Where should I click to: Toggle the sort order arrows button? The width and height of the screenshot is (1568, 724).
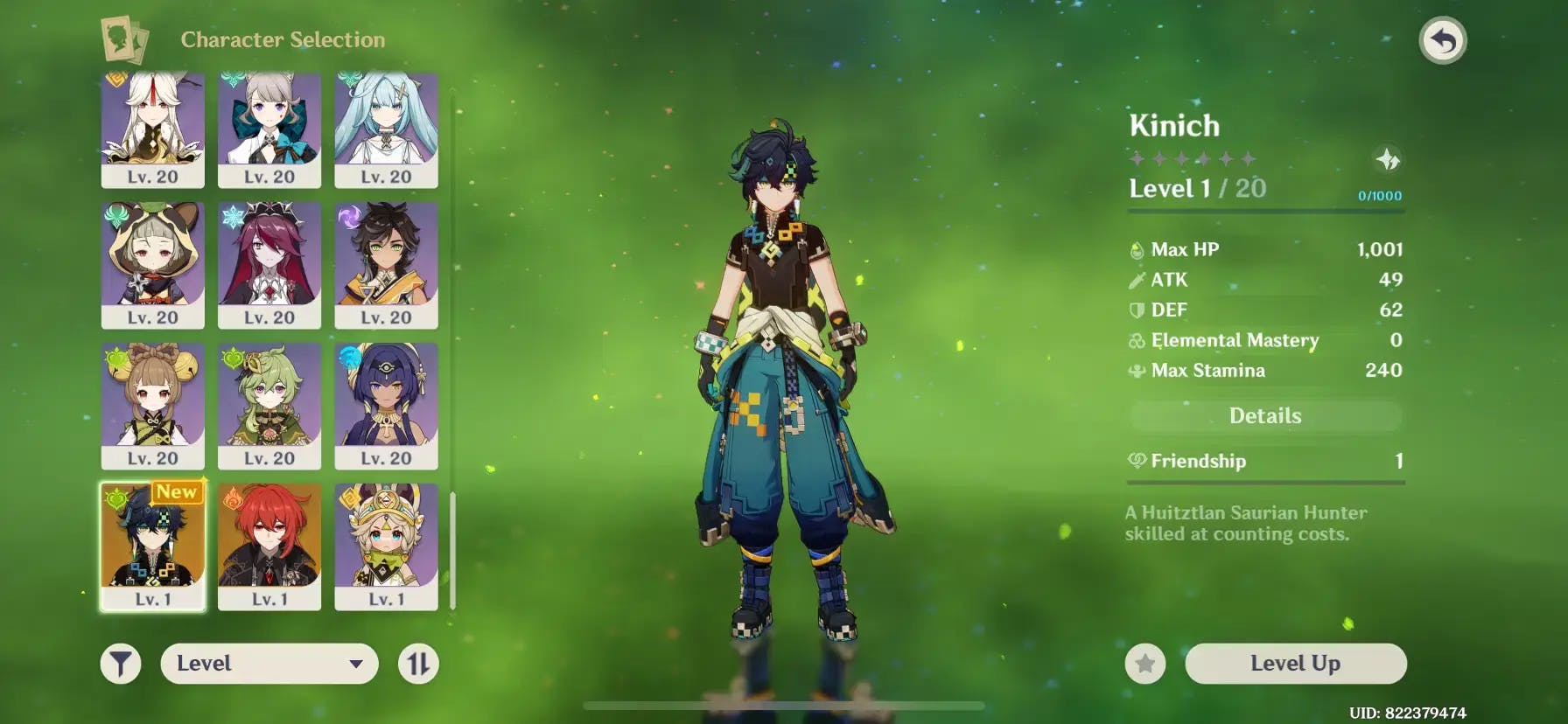click(418, 664)
